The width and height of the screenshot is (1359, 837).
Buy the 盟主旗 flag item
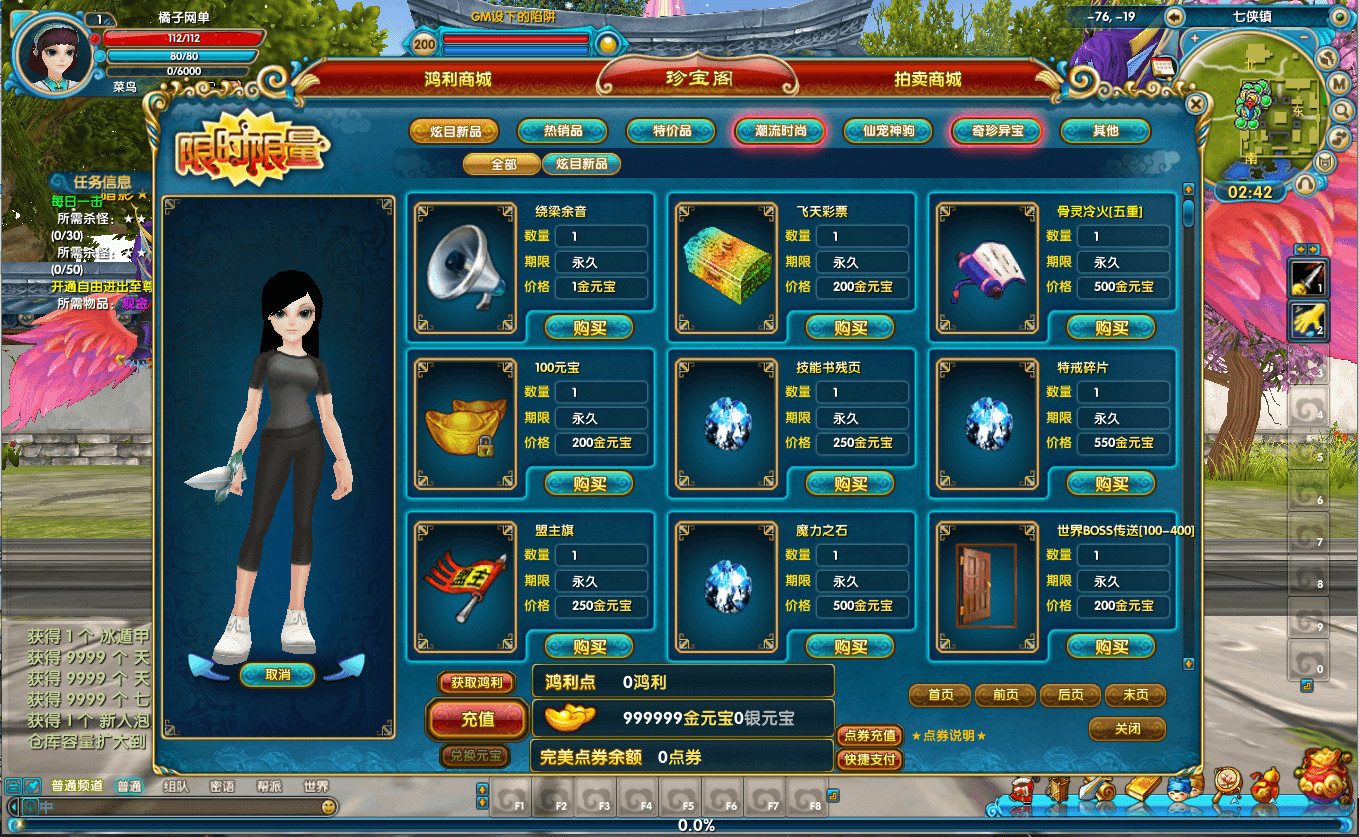(589, 647)
